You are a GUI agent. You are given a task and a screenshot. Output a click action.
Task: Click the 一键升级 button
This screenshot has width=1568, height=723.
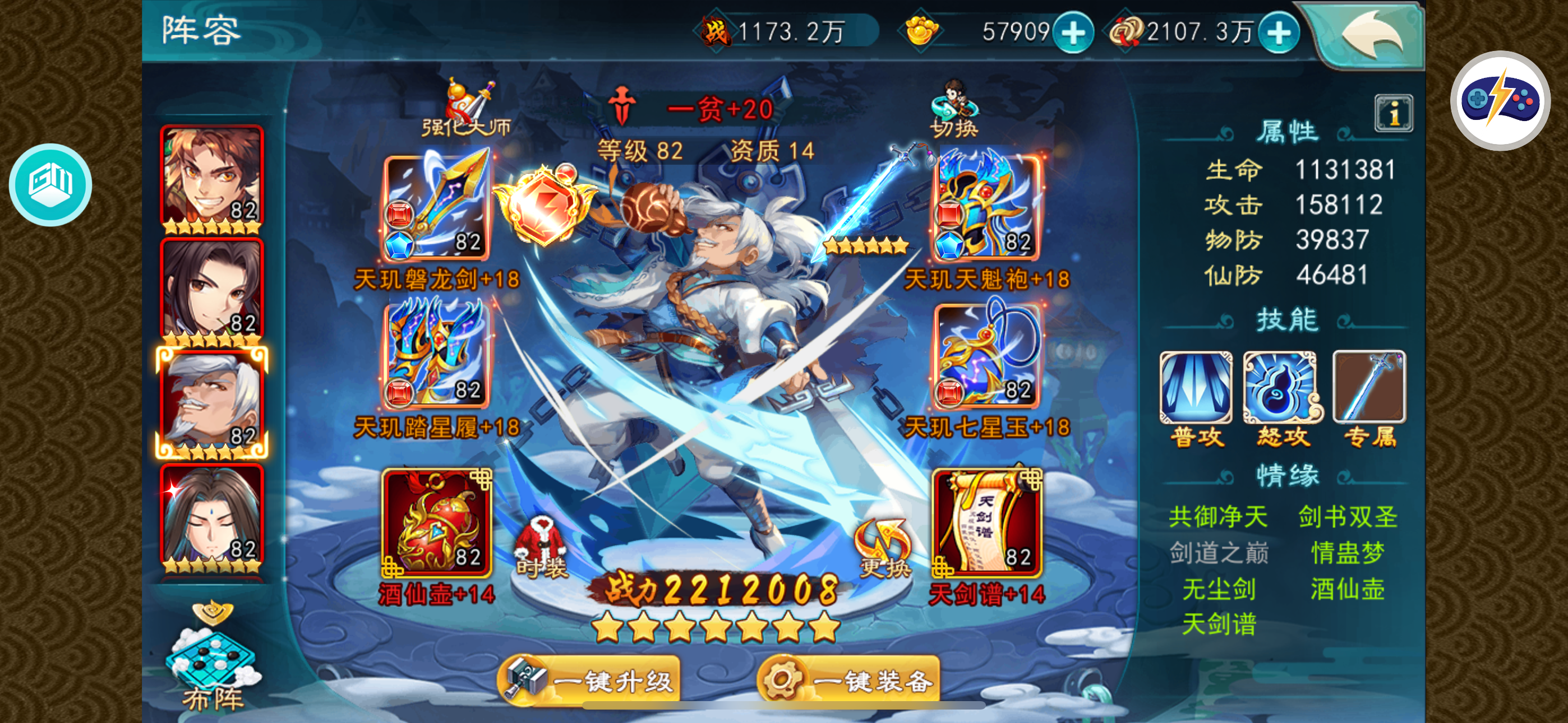[590, 680]
